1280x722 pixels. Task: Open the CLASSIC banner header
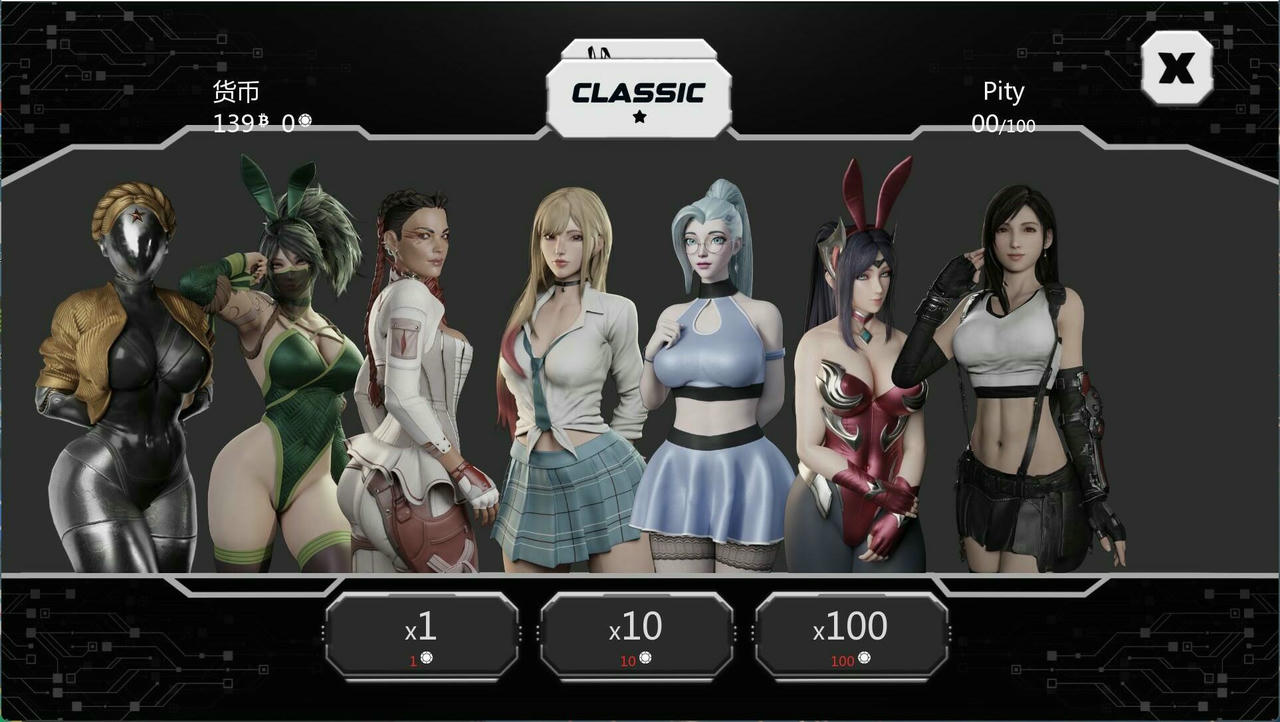tap(638, 92)
